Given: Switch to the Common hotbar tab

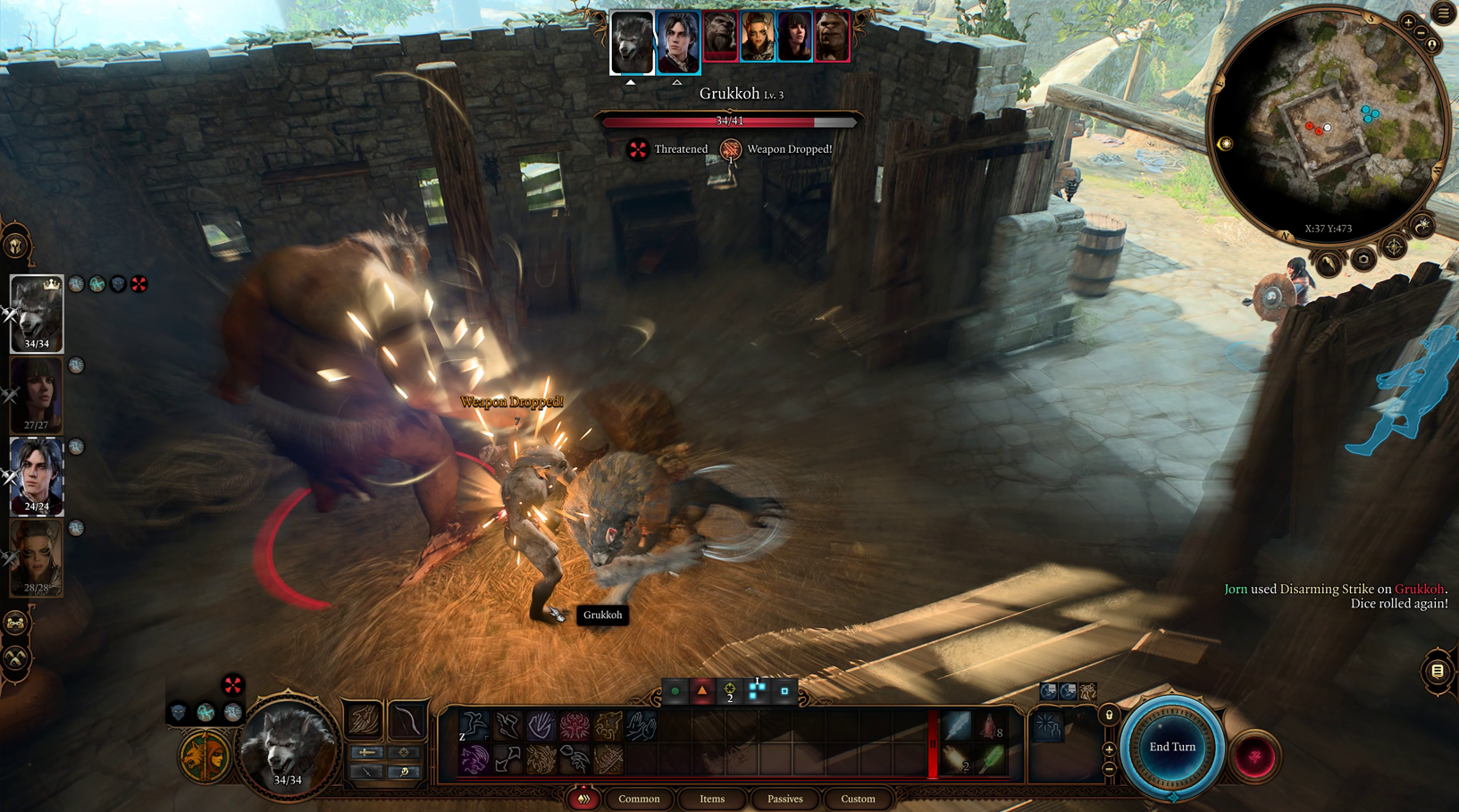Looking at the screenshot, I should 639,799.
